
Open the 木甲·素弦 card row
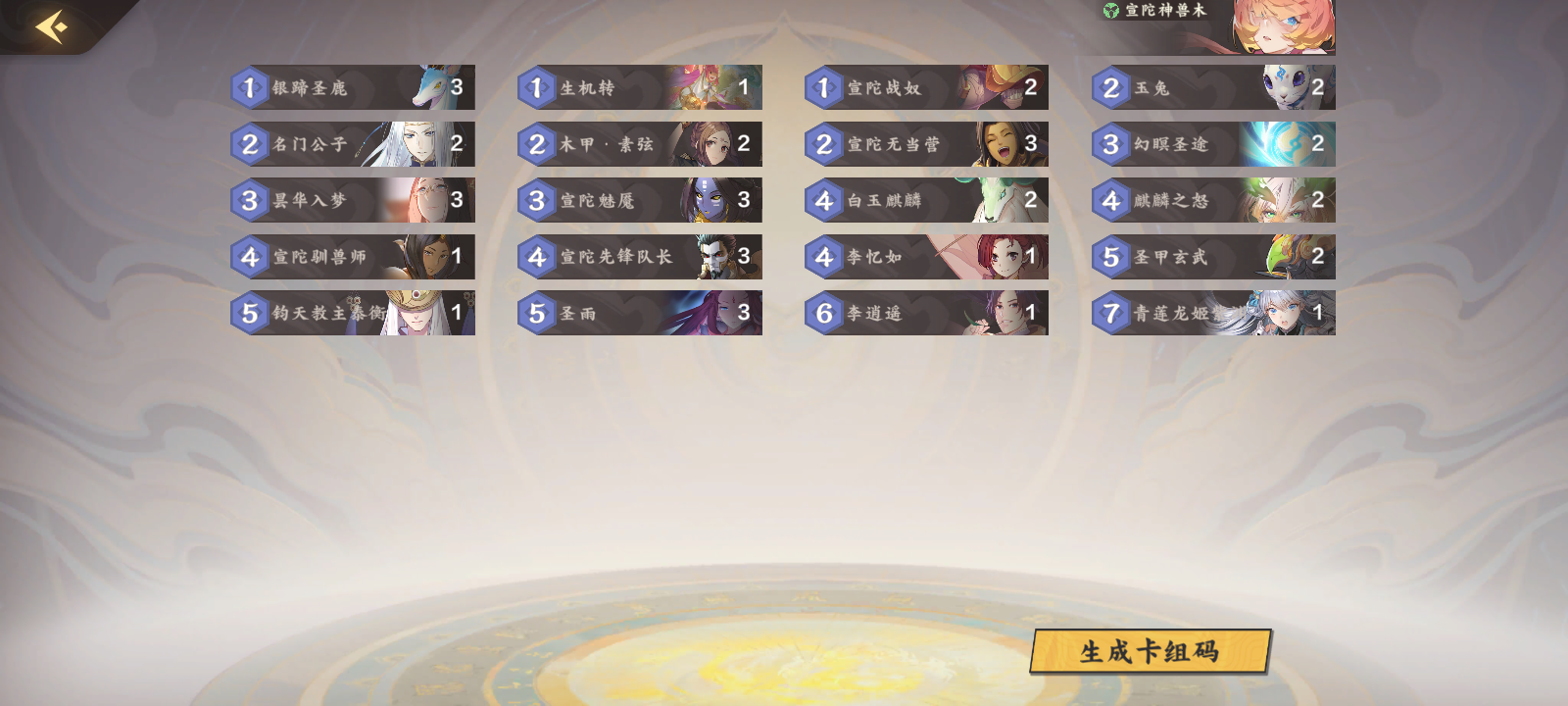click(x=637, y=143)
